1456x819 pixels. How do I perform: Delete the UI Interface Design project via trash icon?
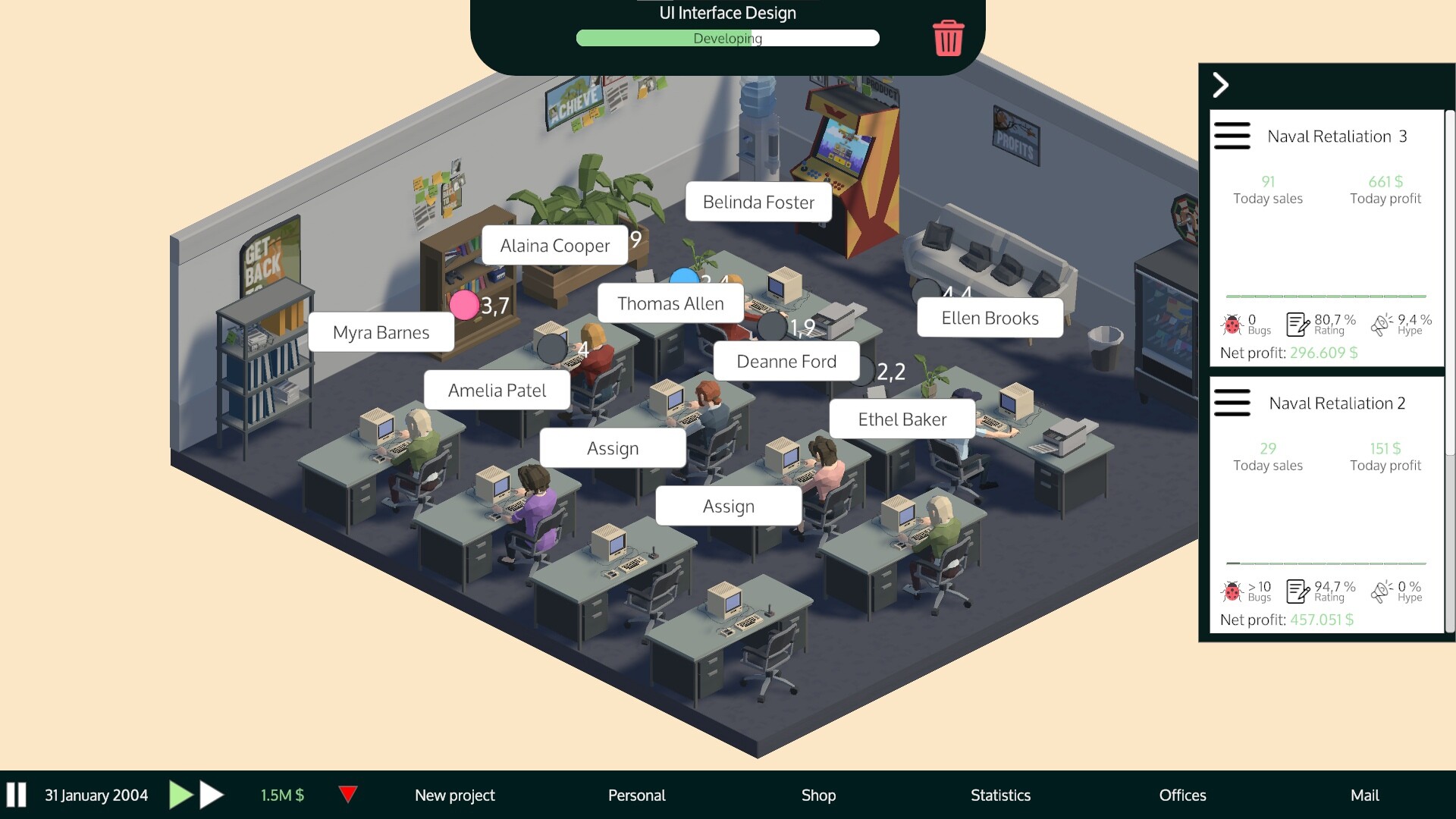coord(947,39)
